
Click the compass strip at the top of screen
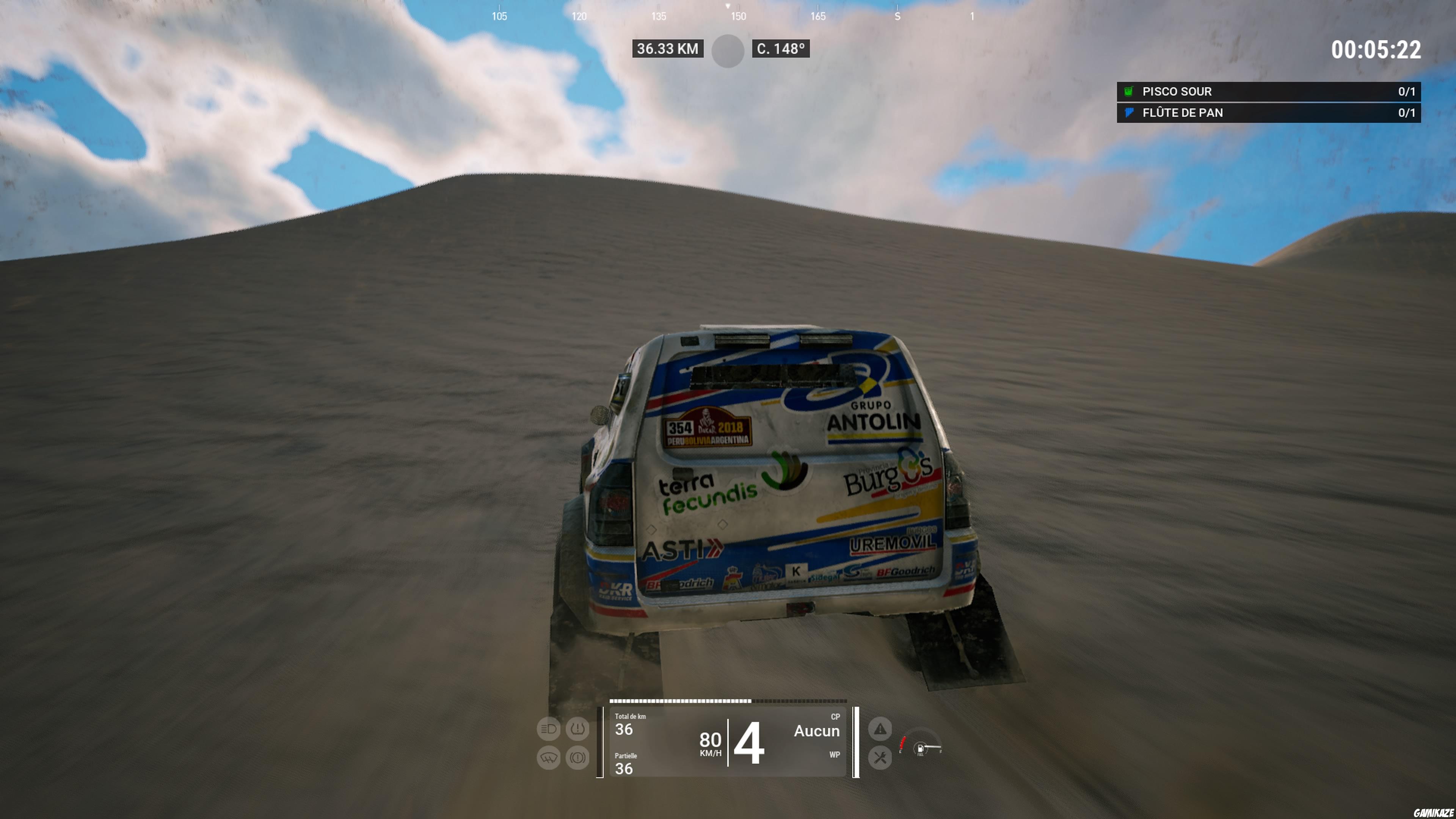(x=728, y=14)
